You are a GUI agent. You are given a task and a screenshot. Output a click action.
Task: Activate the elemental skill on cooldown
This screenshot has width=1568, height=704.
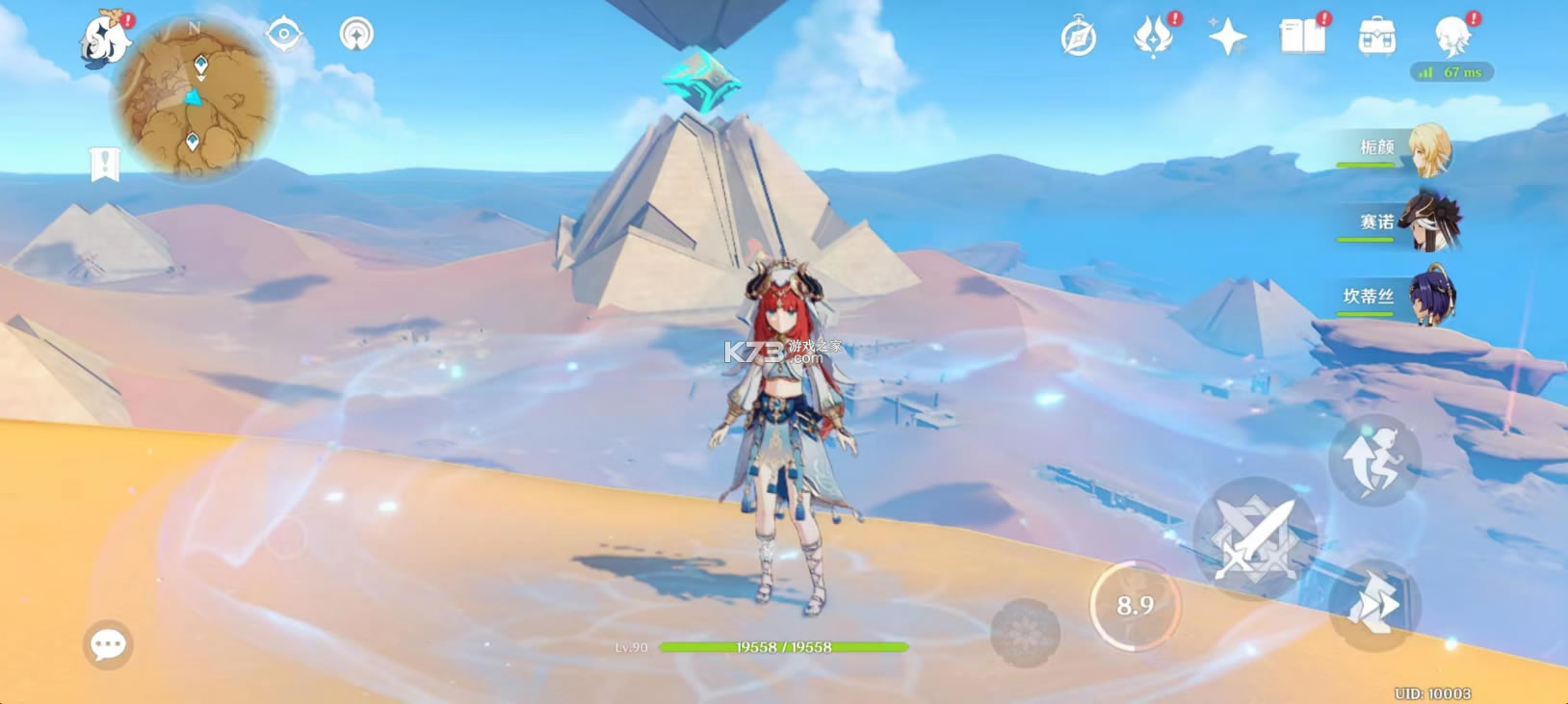(x=1135, y=605)
